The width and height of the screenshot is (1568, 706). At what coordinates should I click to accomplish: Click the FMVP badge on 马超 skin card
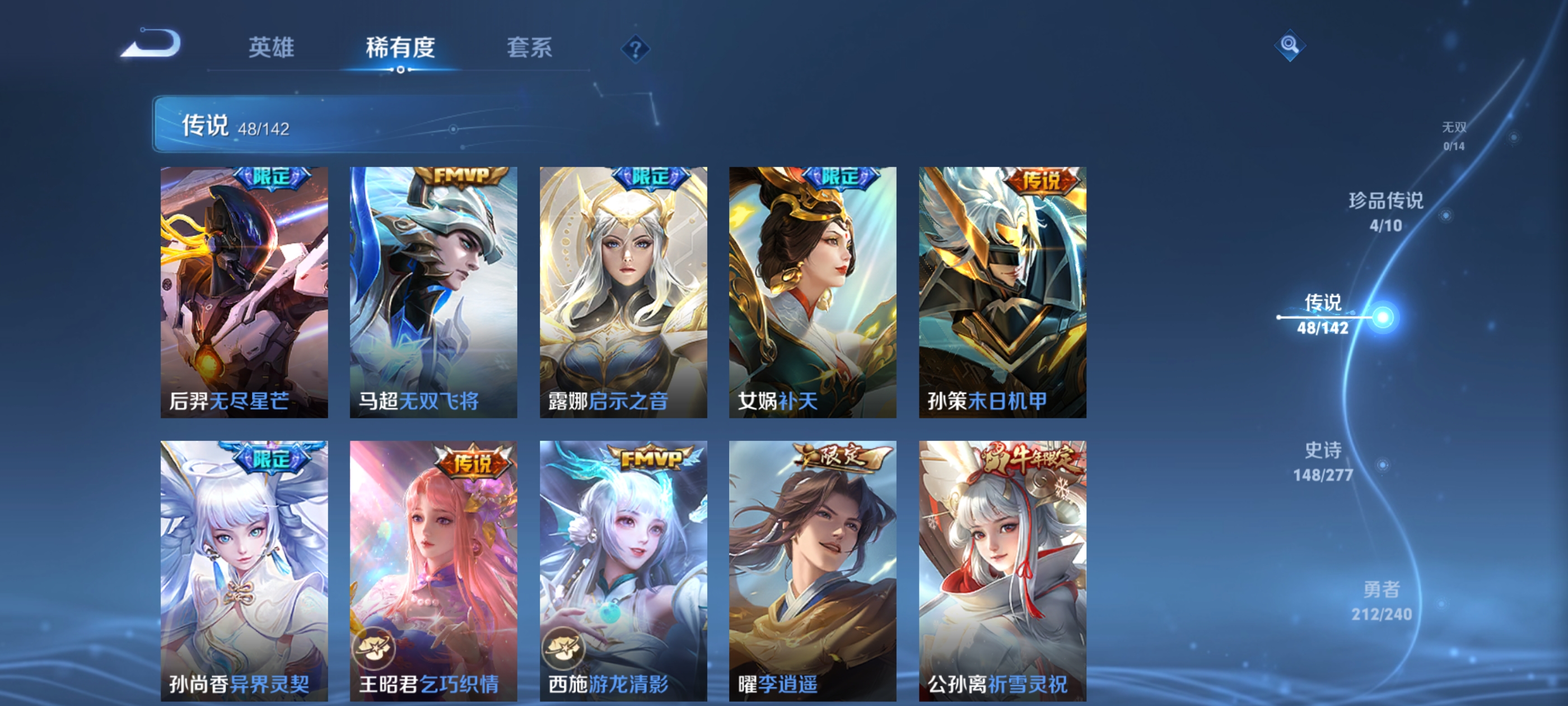[x=463, y=176]
